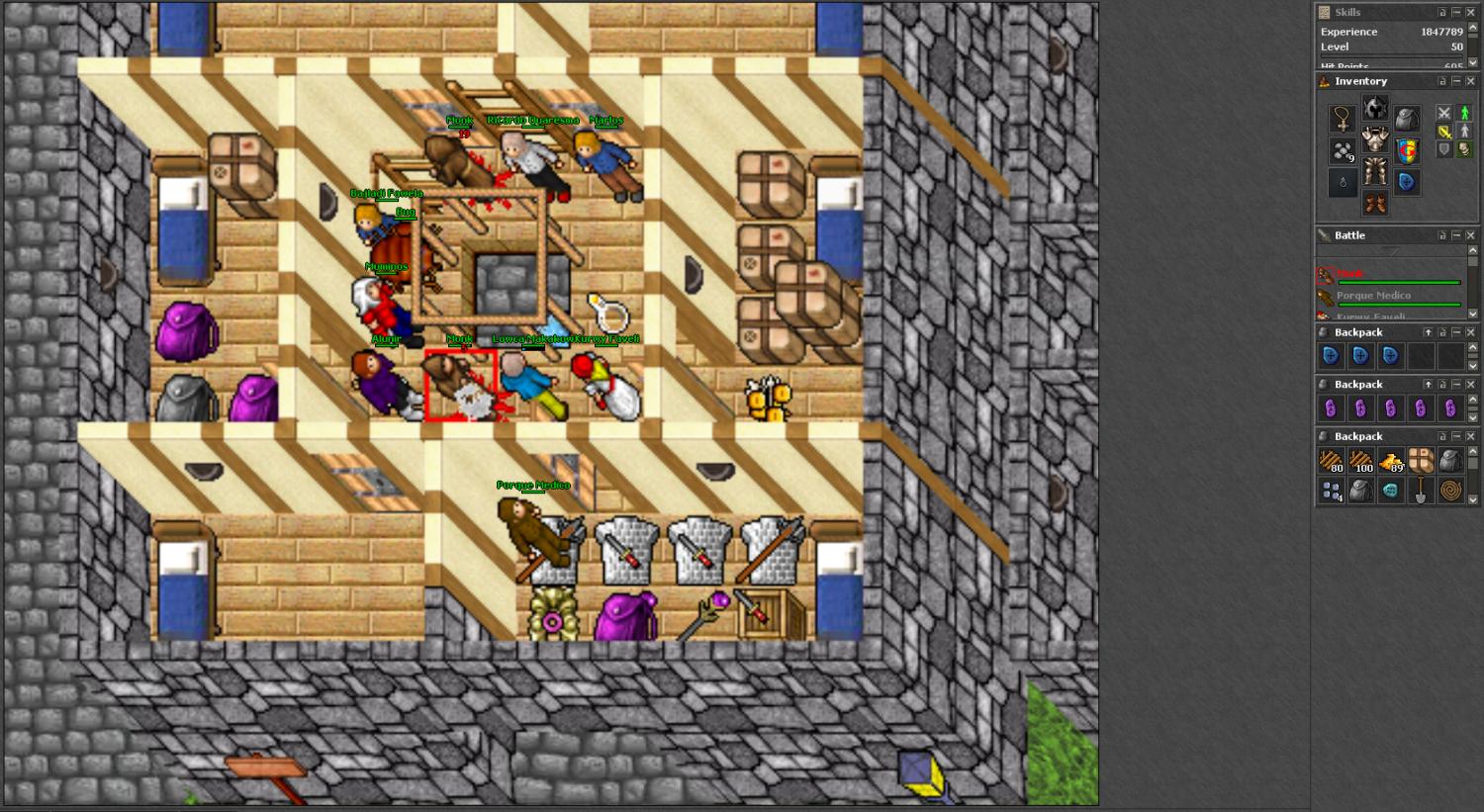Select the gold coins stack in backpack
1484x812 pixels.
coord(1391,461)
